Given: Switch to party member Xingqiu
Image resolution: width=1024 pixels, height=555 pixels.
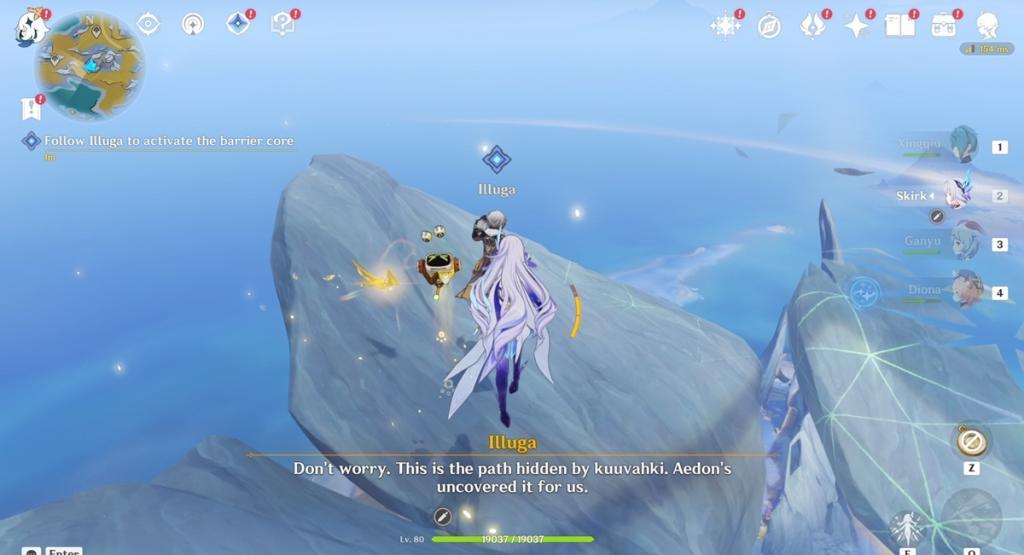Looking at the screenshot, I should tap(963, 145).
